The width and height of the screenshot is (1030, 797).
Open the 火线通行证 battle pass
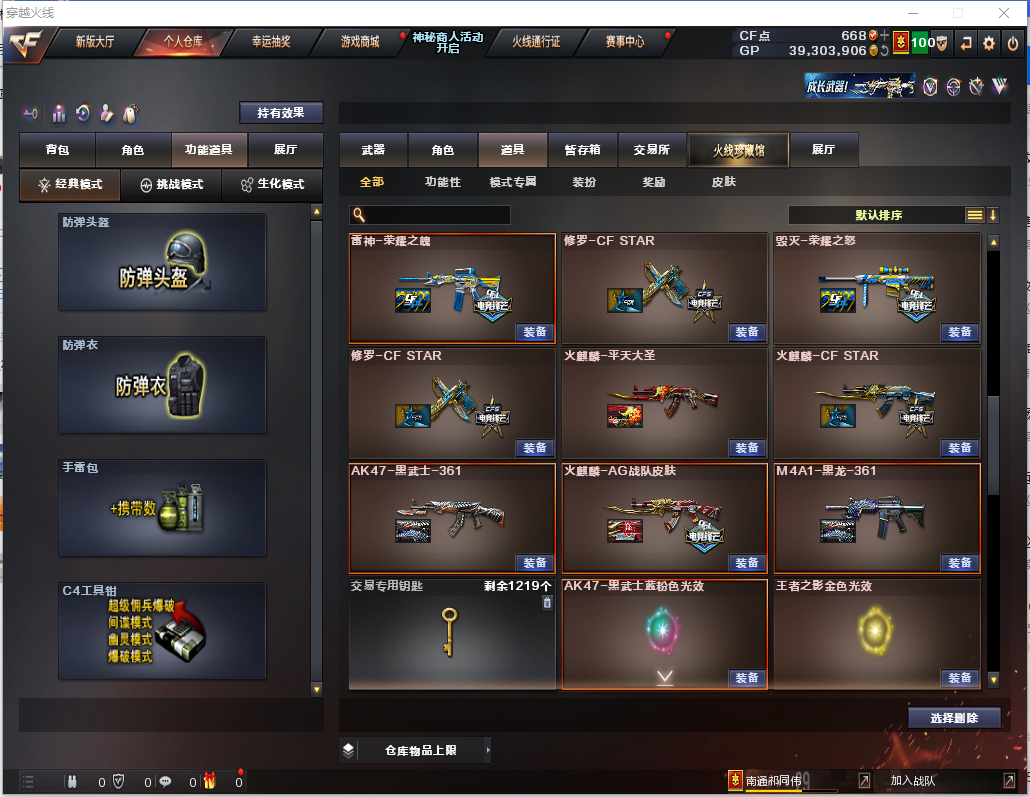pyautogui.click(x=536, y=42)
